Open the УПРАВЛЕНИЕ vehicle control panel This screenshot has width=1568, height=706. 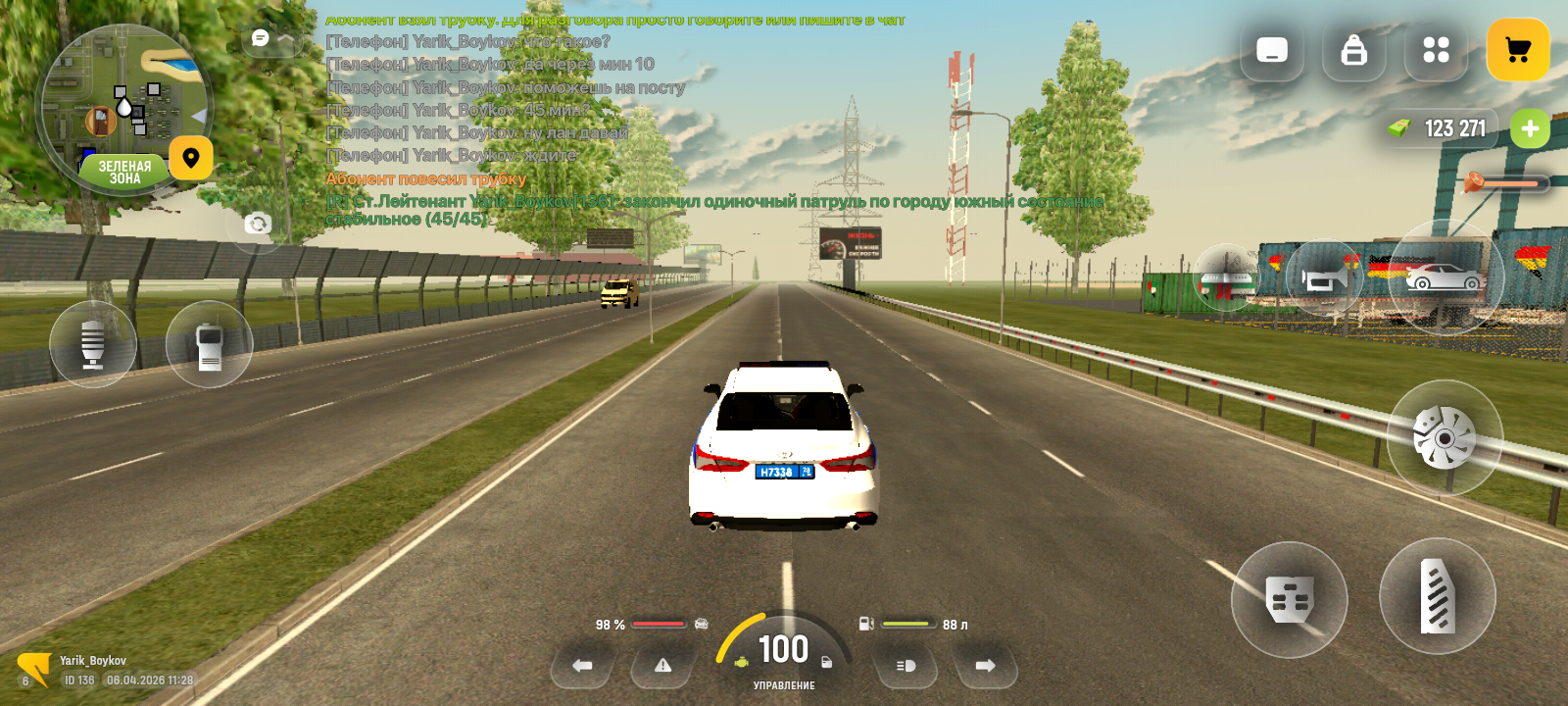point(784,685)
